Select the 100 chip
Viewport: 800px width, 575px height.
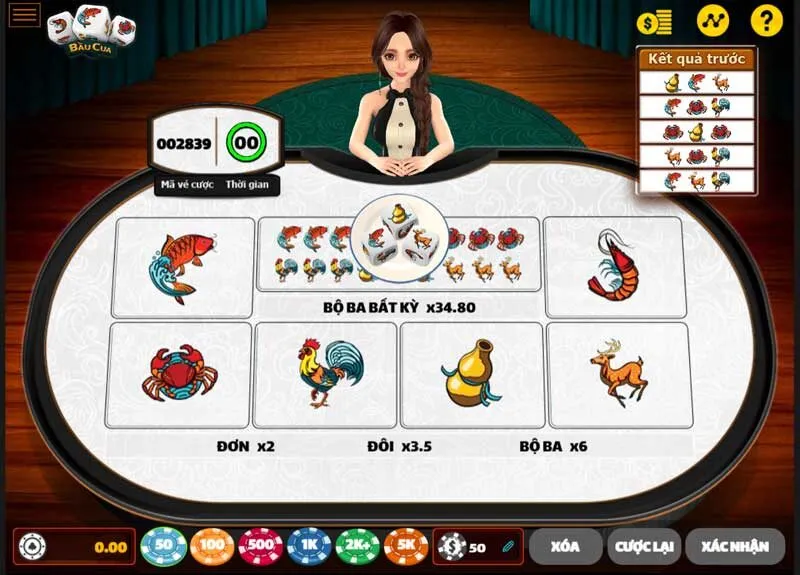click(x=212, y=546)
